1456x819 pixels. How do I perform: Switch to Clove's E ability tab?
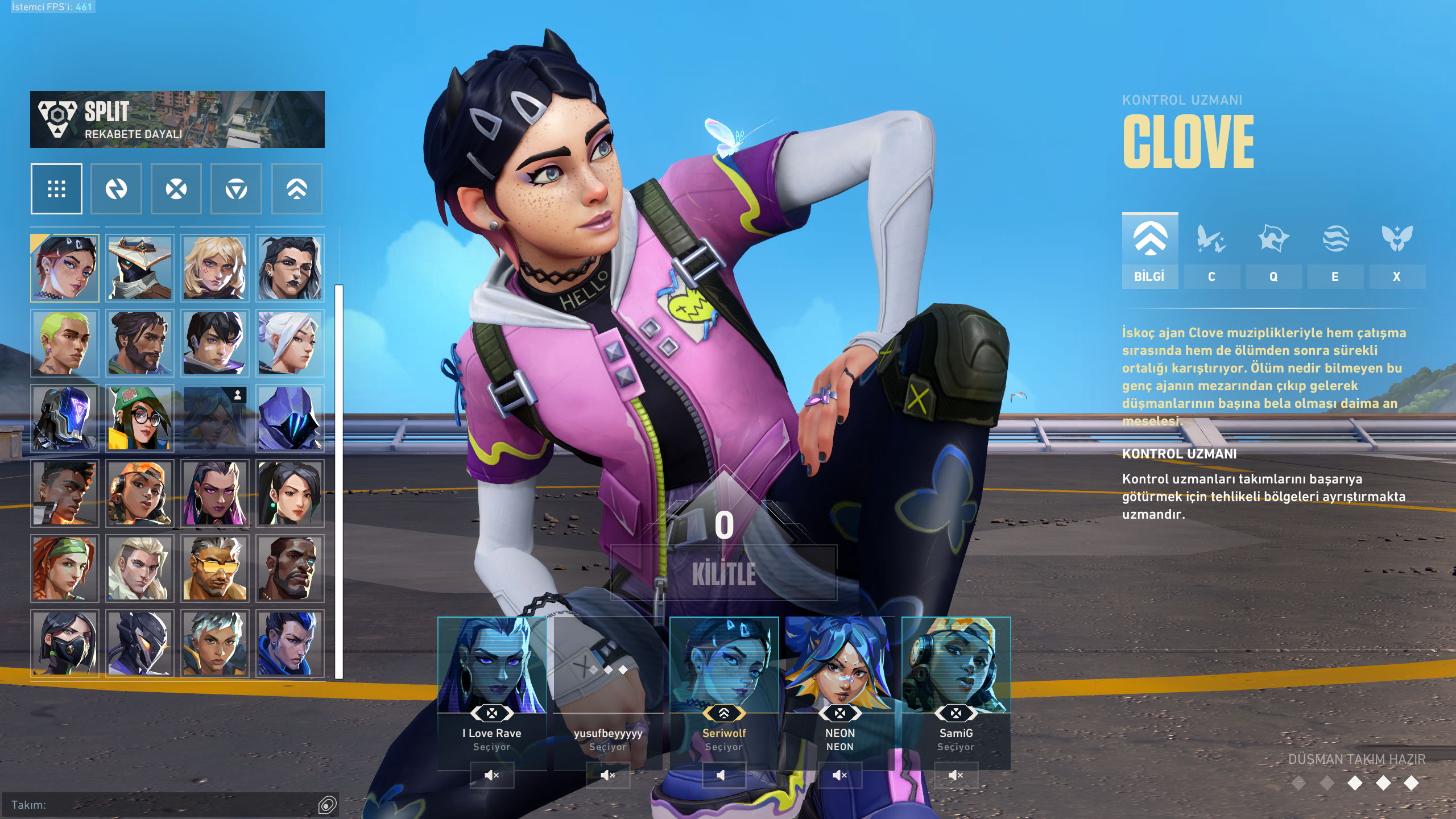(1335, 250)
